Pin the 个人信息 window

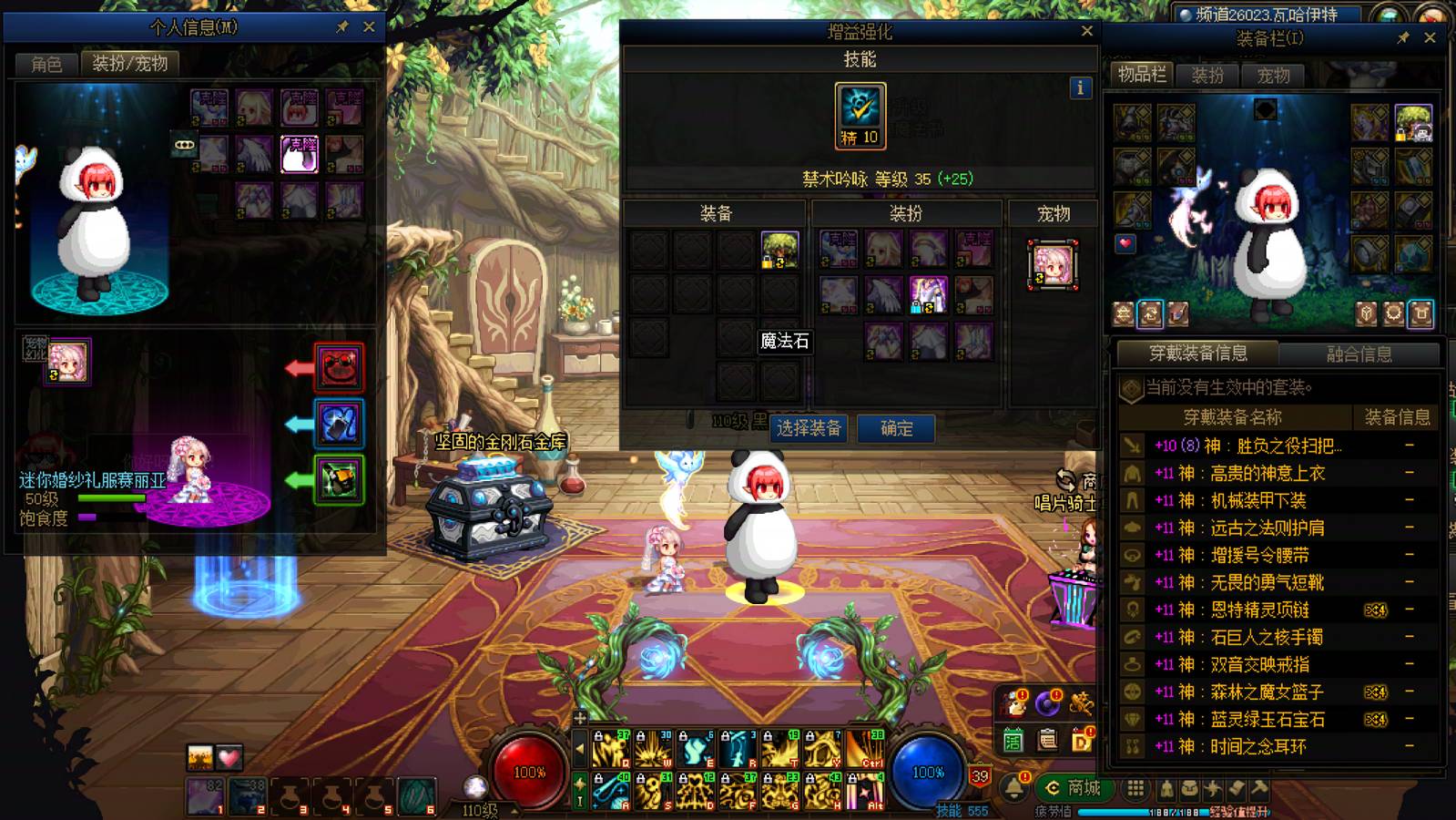pos(342,27)
